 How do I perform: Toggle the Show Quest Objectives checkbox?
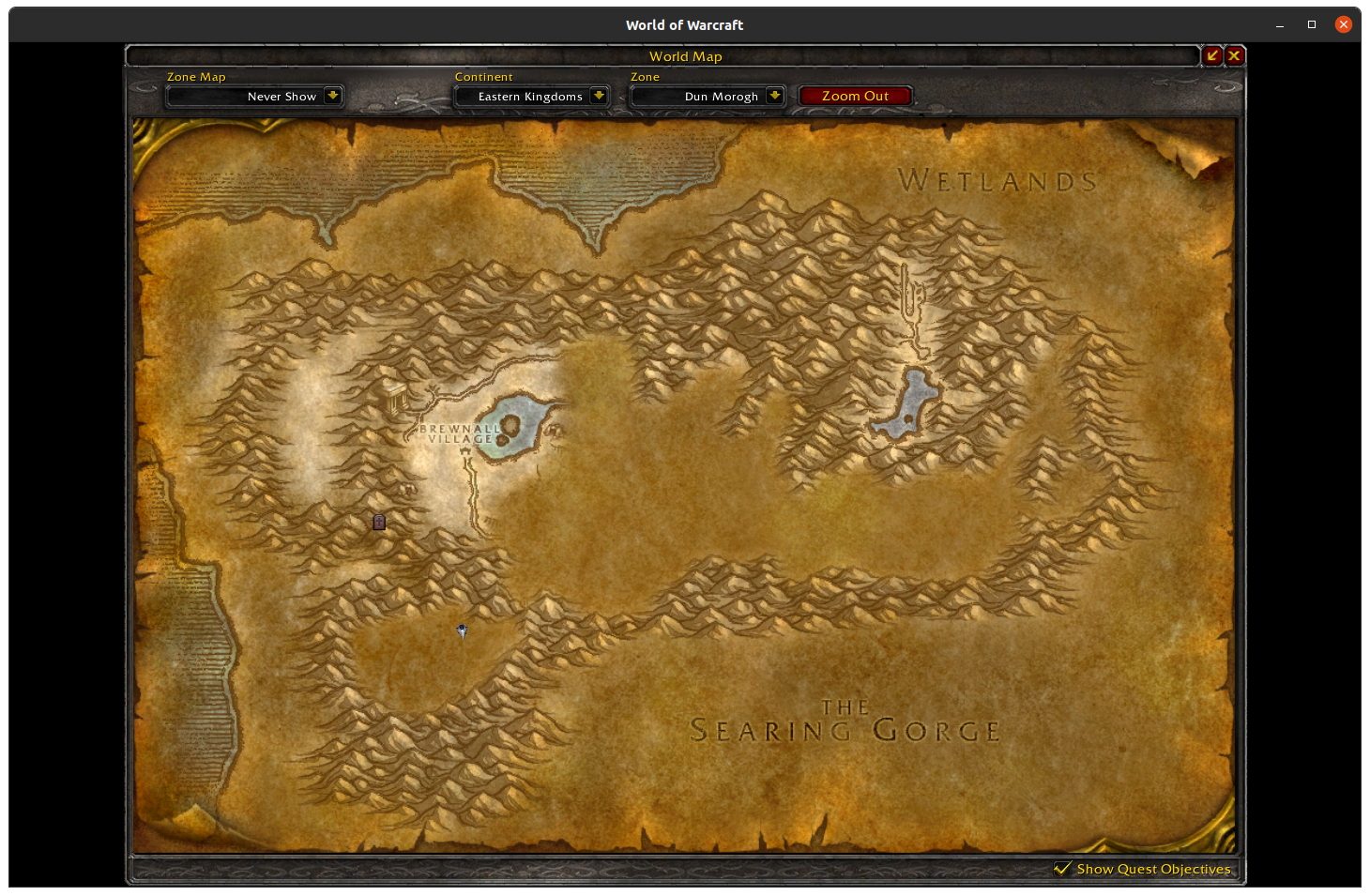click(x=1063, y=869)
